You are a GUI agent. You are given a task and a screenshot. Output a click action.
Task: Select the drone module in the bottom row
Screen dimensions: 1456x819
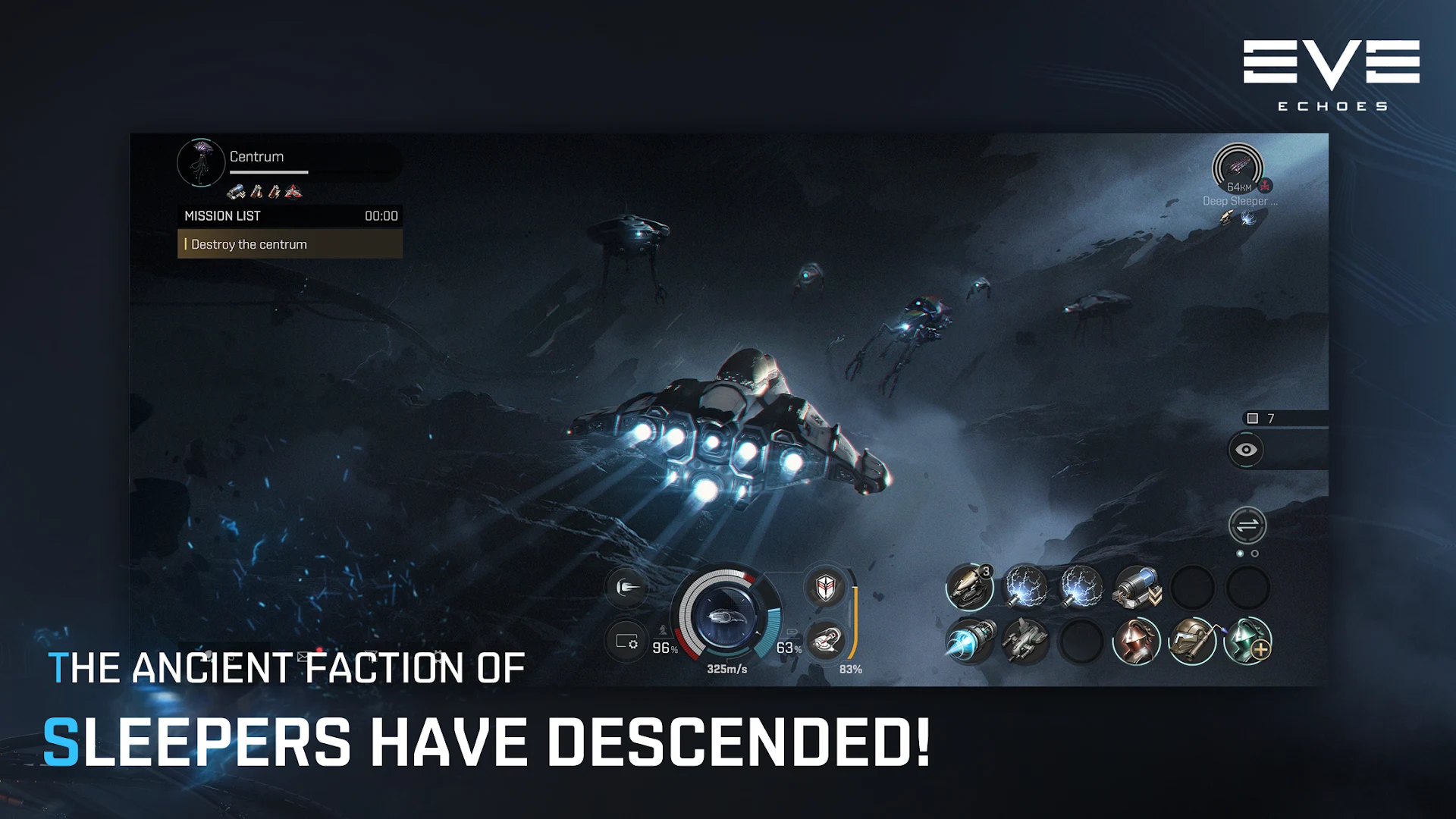click(1025, 641)
